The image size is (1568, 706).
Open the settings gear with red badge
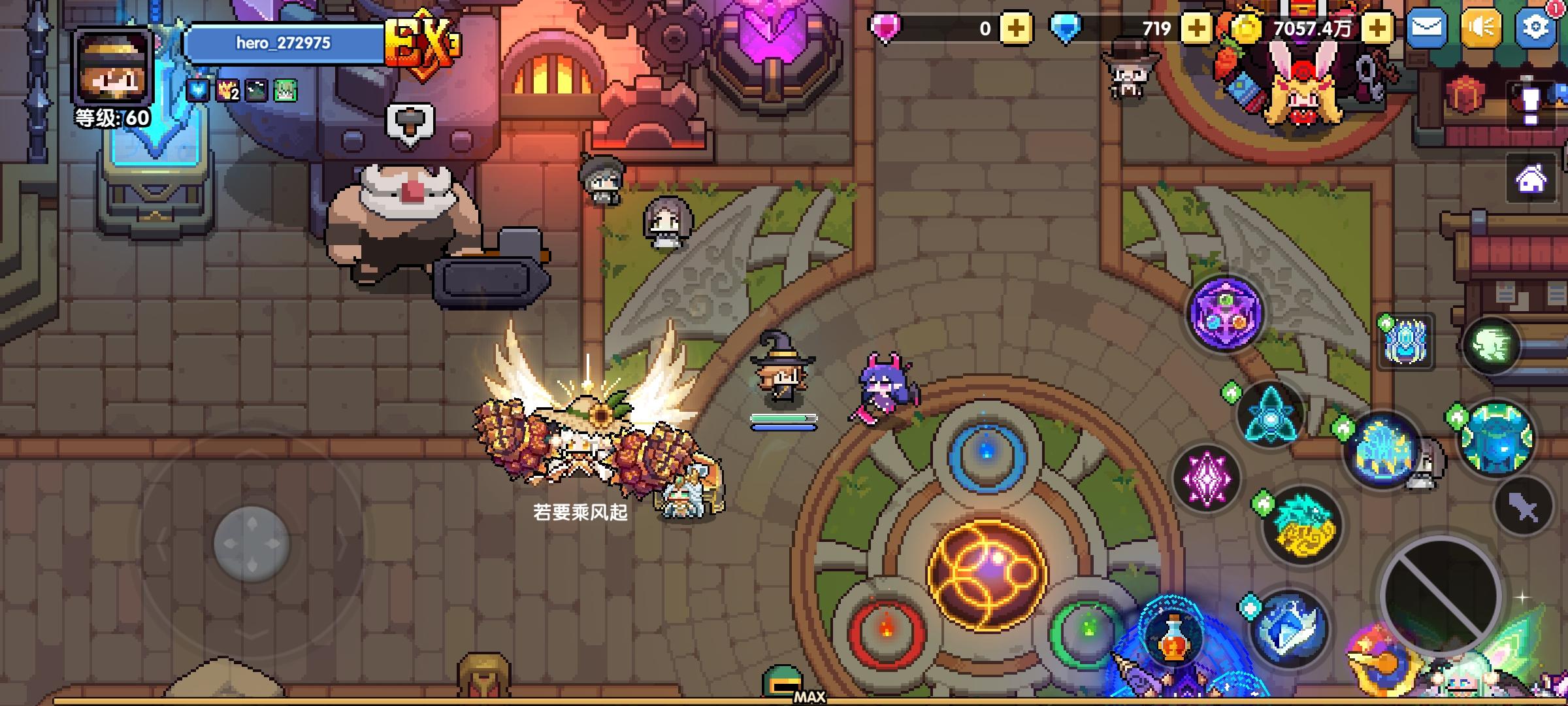[x=1535, y=27]
